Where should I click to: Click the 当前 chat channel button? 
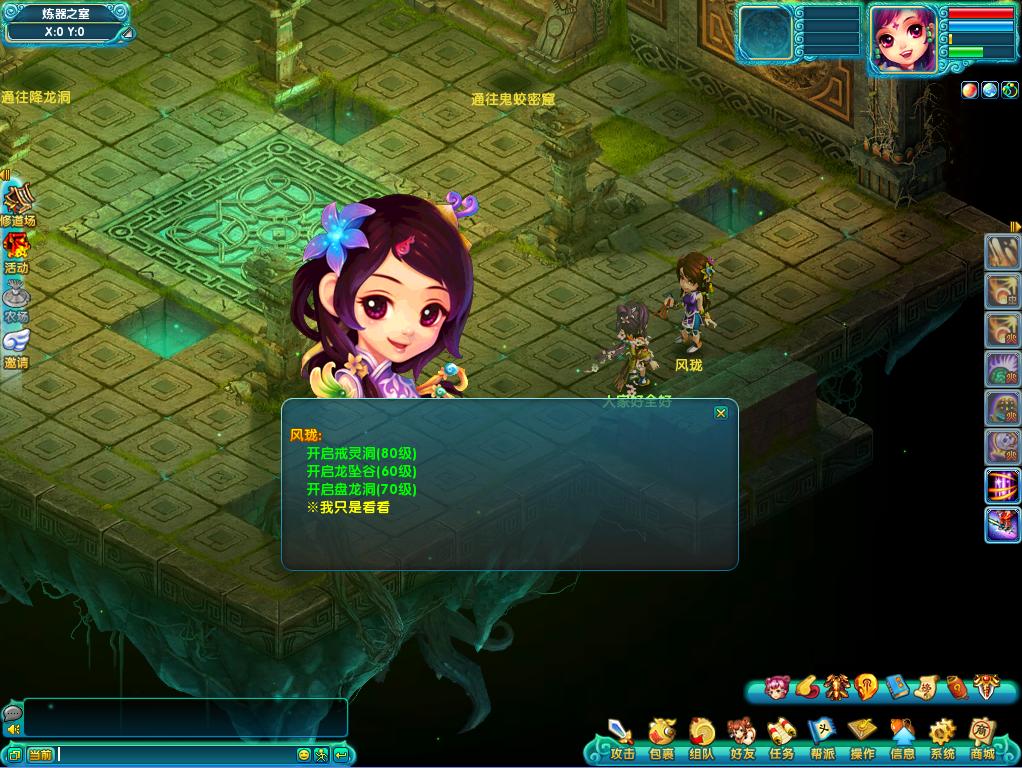point(40,755)
